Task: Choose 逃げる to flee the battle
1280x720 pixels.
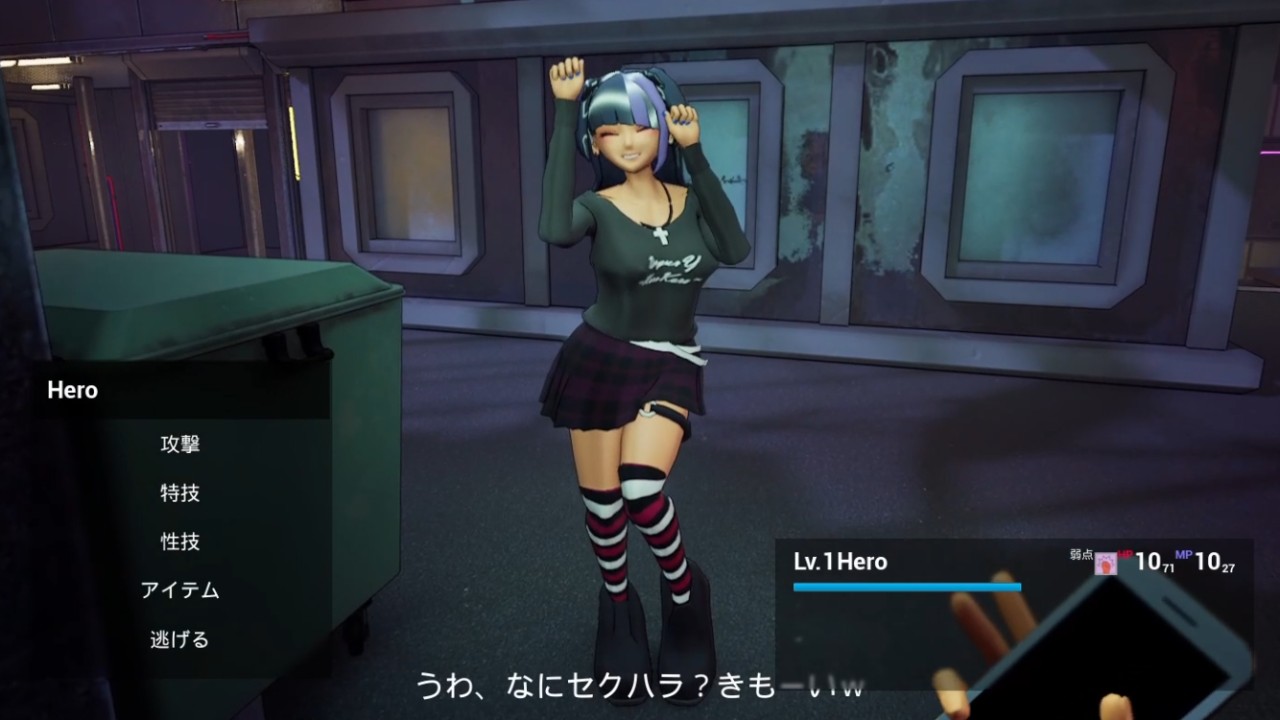Action: pyautogui.click(x=180, y=639)
